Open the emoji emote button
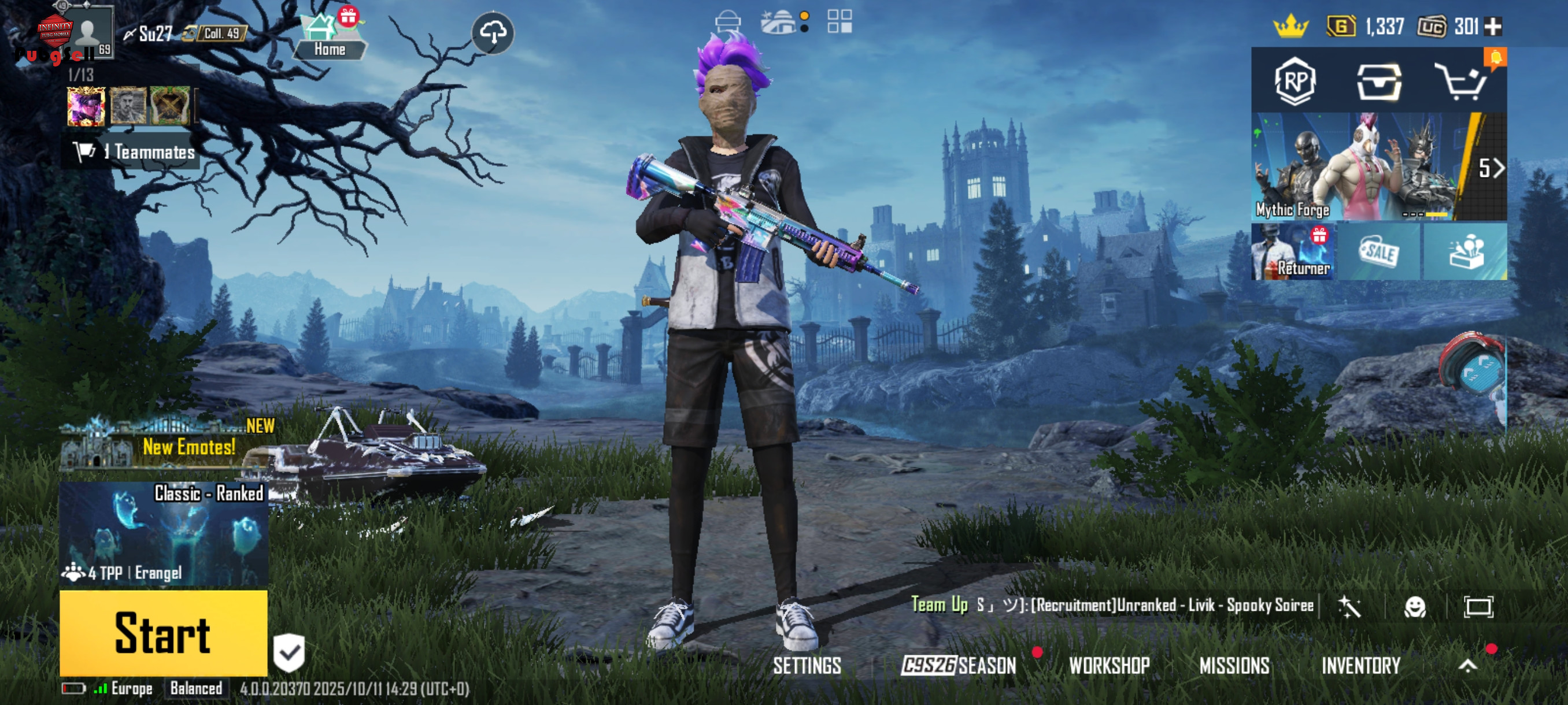Image resolution: width=1568 pixels, height=705 pixels. click(1415, 606)
